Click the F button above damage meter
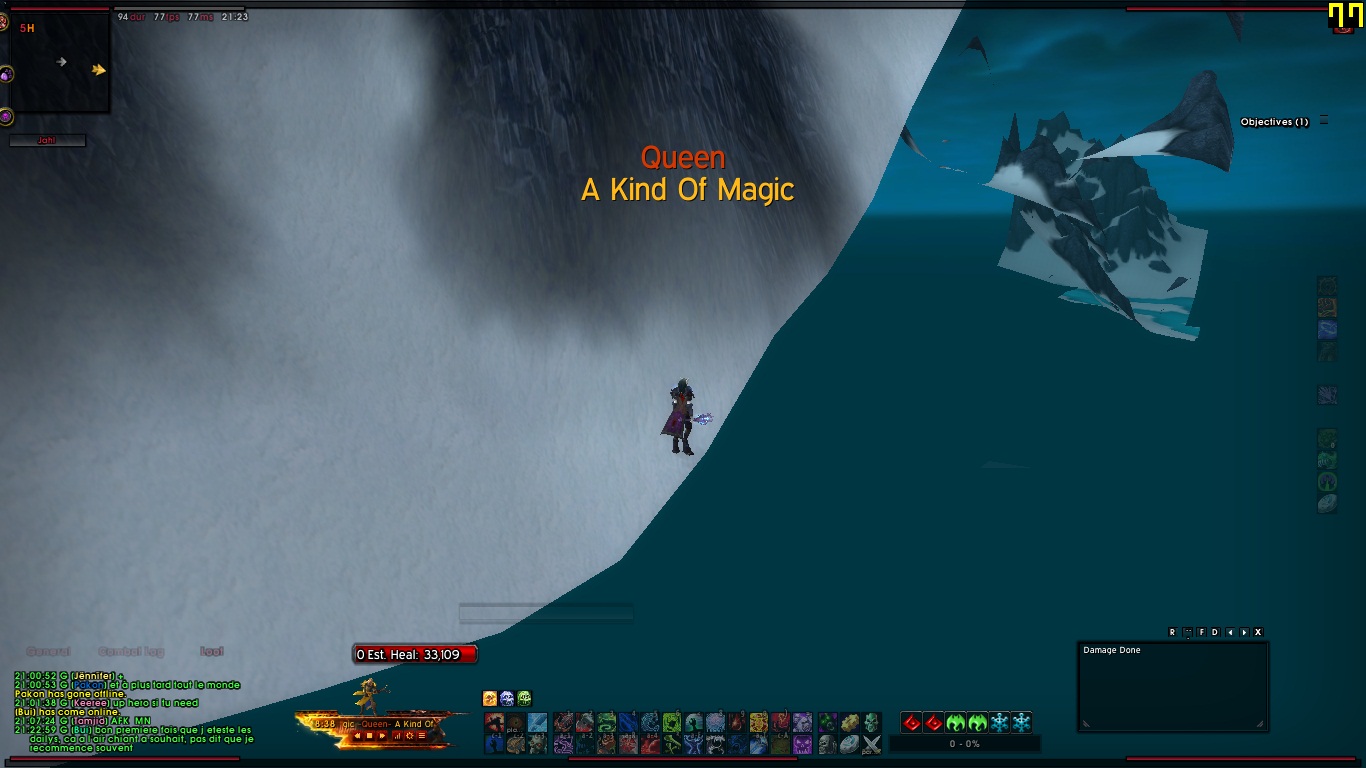Viewport: 1366px width, 768px height. point(1201,632)
